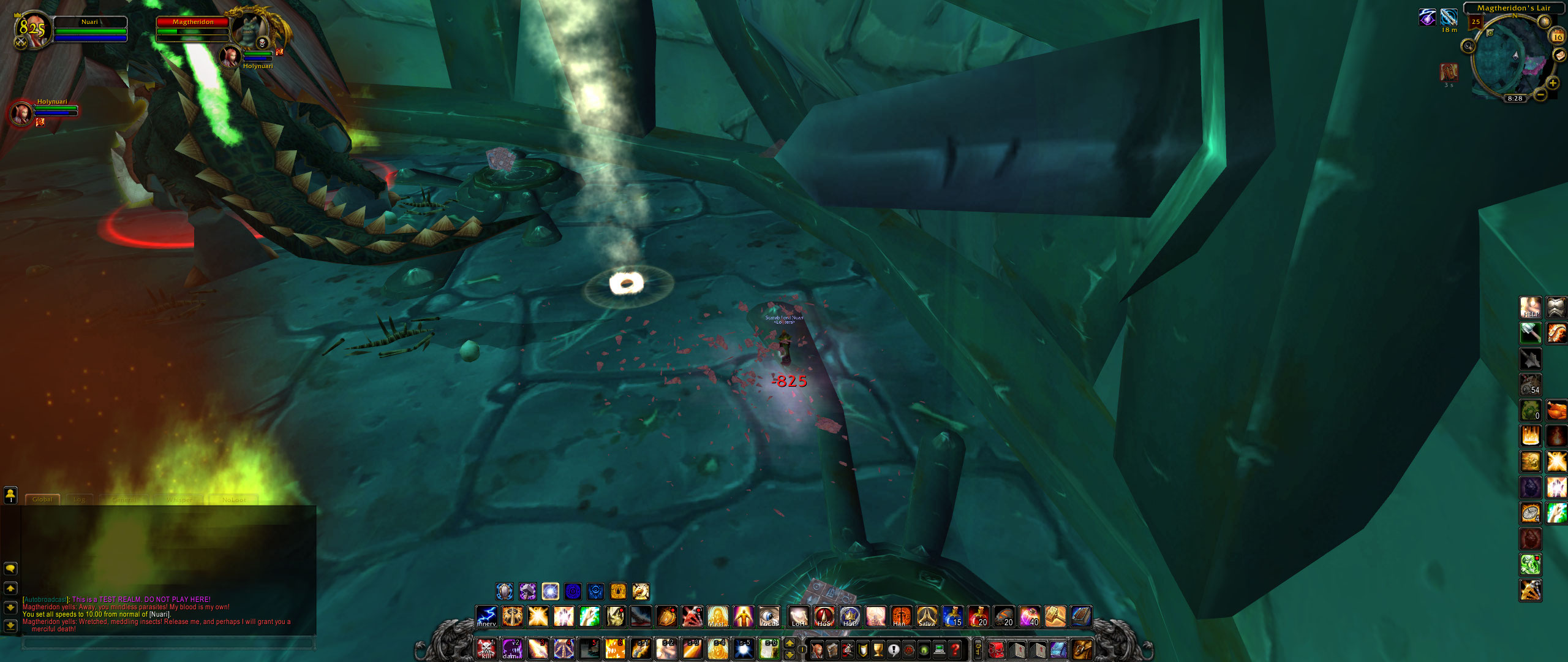The height and width of the screenshot is (662, 1568).
Task: Toggle the social button above the chat frame
Action: (10, 496)
